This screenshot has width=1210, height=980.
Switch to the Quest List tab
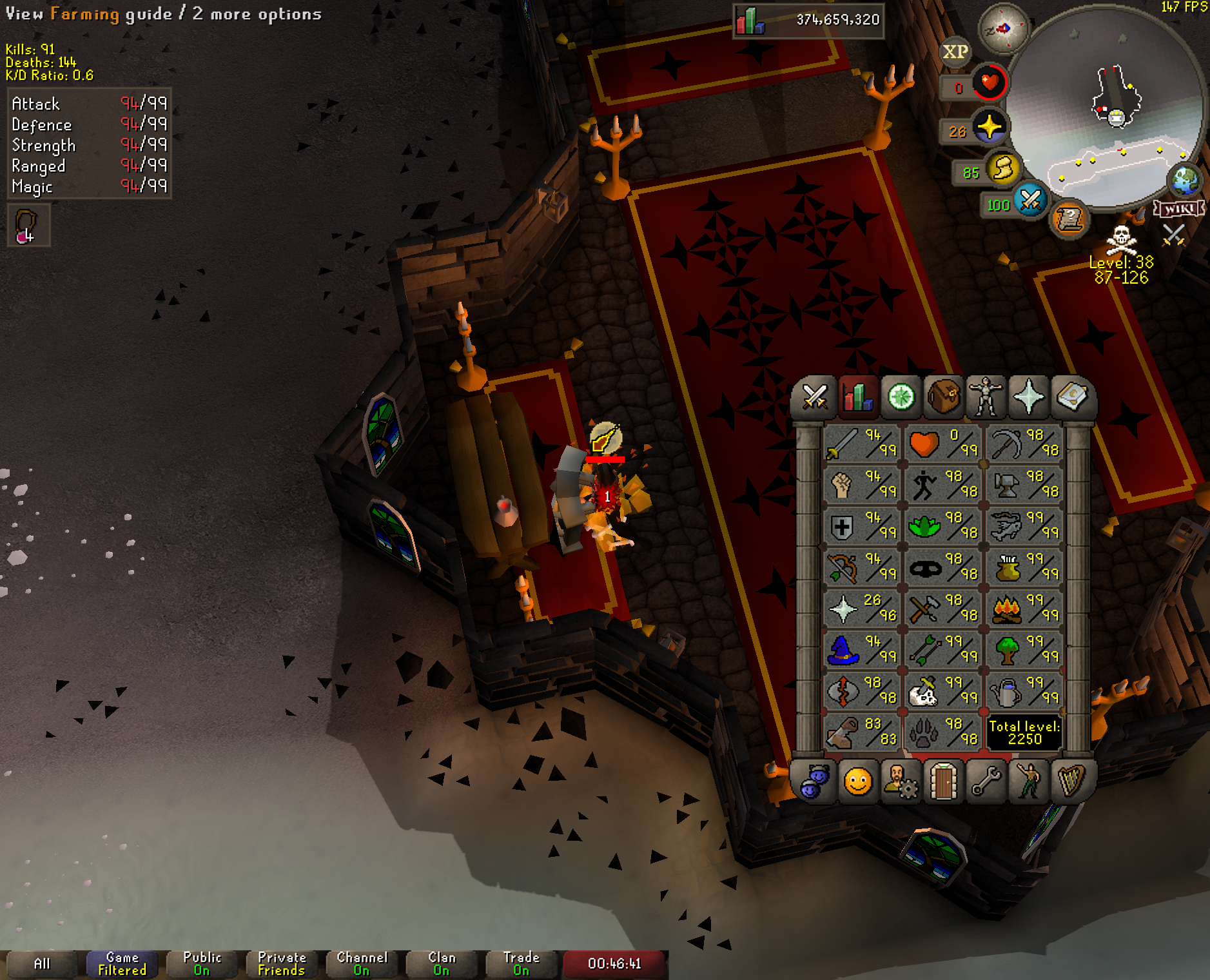(x=901, y=397)
